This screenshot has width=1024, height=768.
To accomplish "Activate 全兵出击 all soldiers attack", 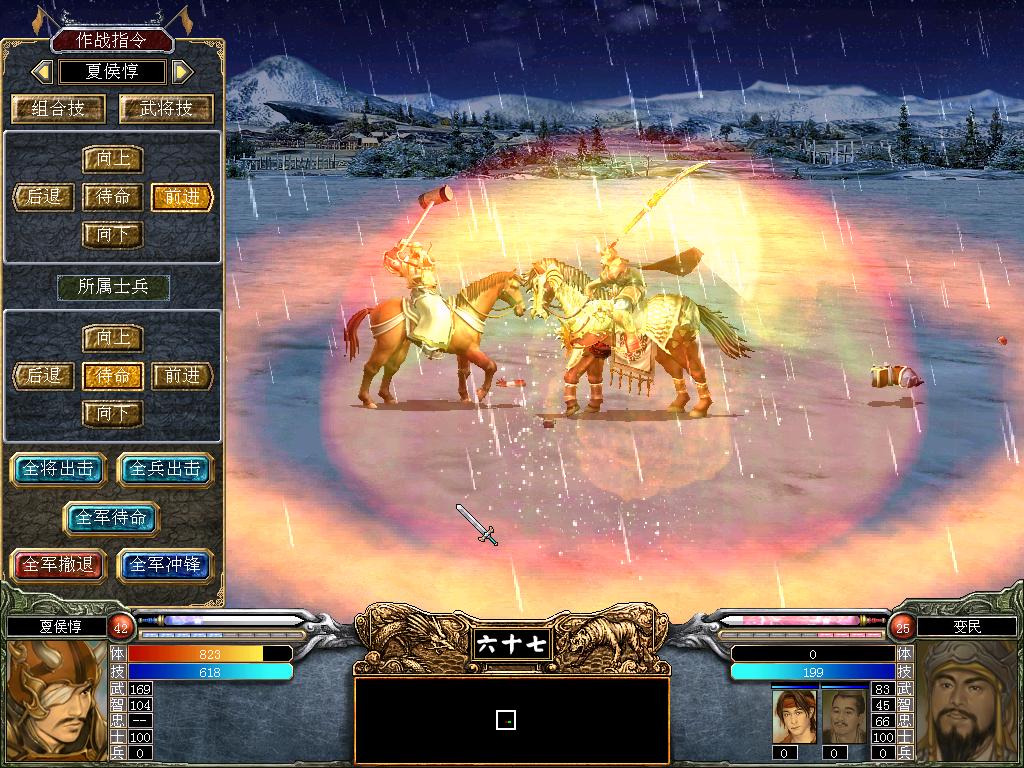I will pos(165,469).
